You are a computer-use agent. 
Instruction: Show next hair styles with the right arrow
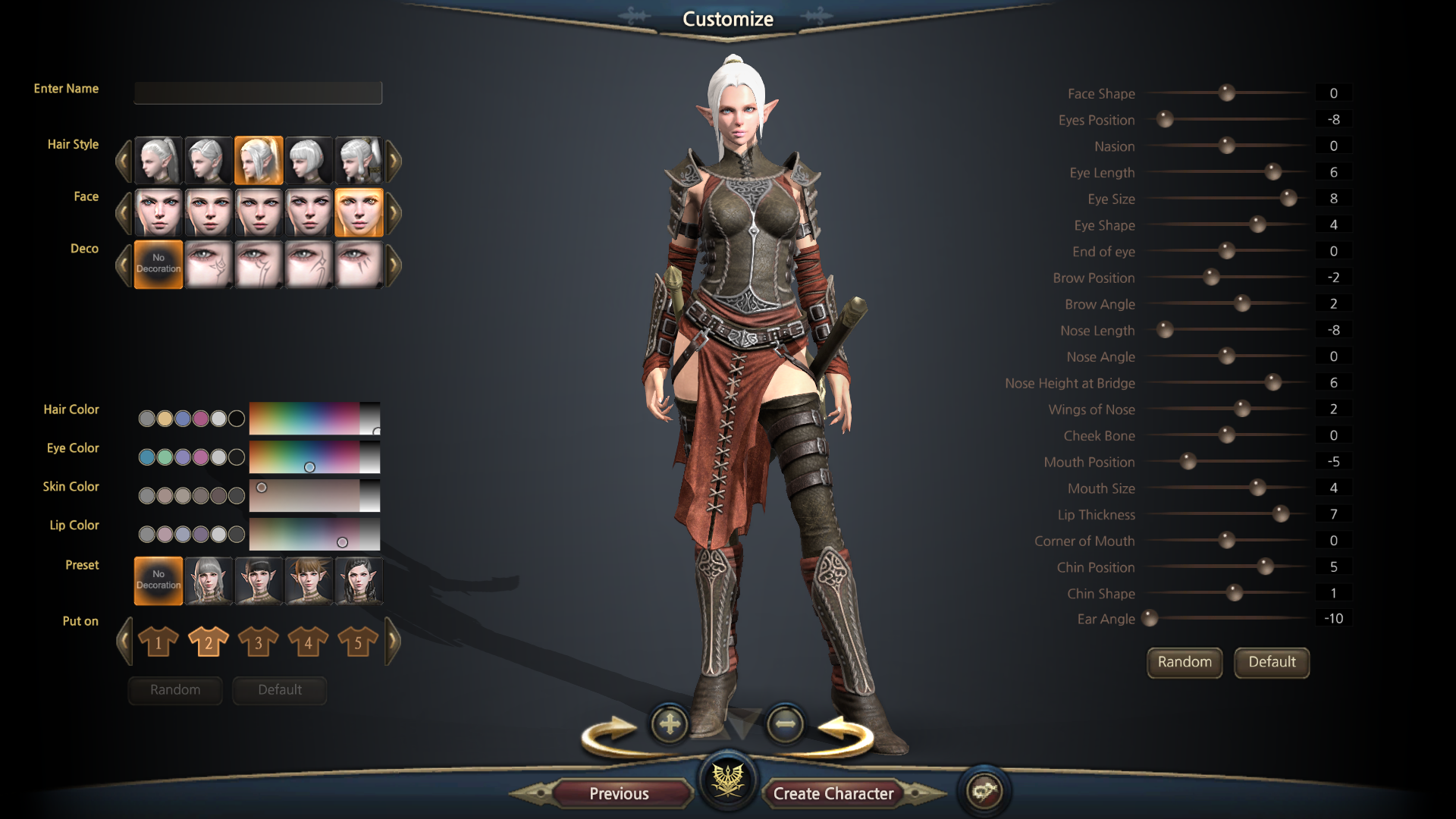tap(393, 161)
